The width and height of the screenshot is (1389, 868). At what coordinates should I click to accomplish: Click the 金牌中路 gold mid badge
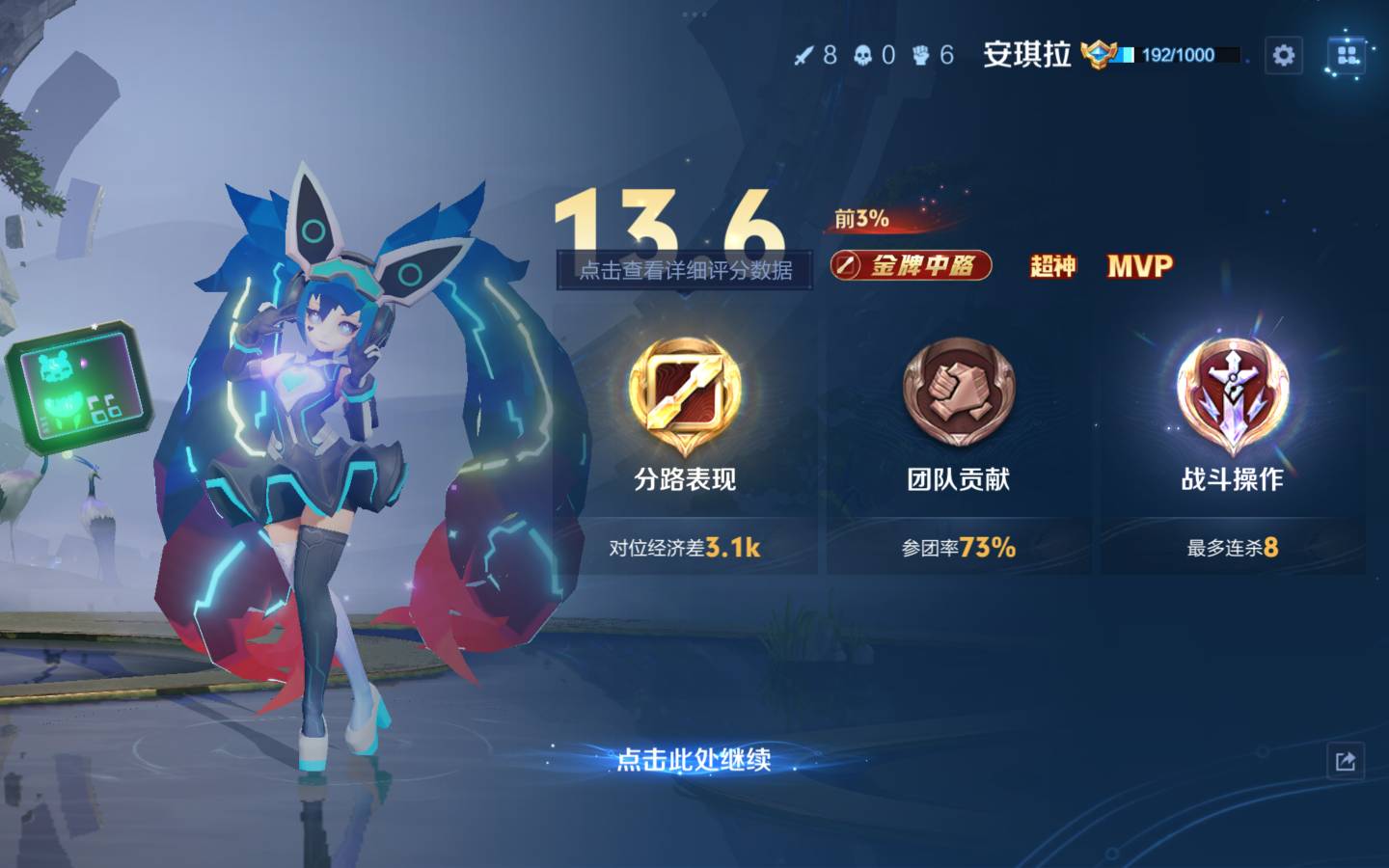[912, 265]
